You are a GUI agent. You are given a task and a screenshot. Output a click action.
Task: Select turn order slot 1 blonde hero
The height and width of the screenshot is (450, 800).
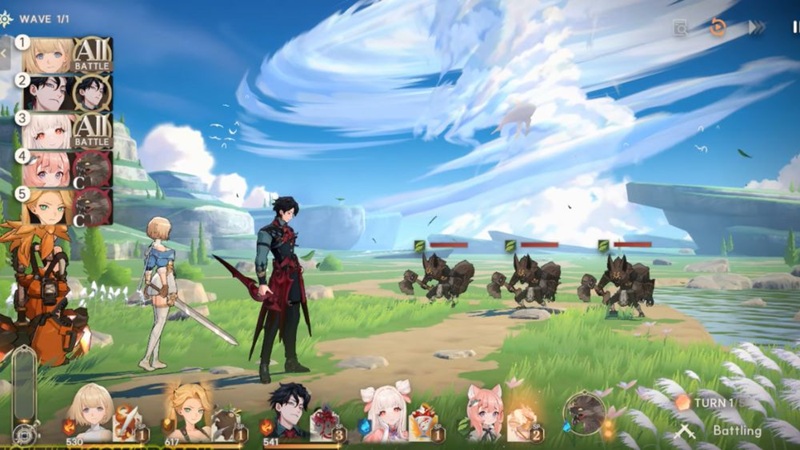(x=47, y=55)
